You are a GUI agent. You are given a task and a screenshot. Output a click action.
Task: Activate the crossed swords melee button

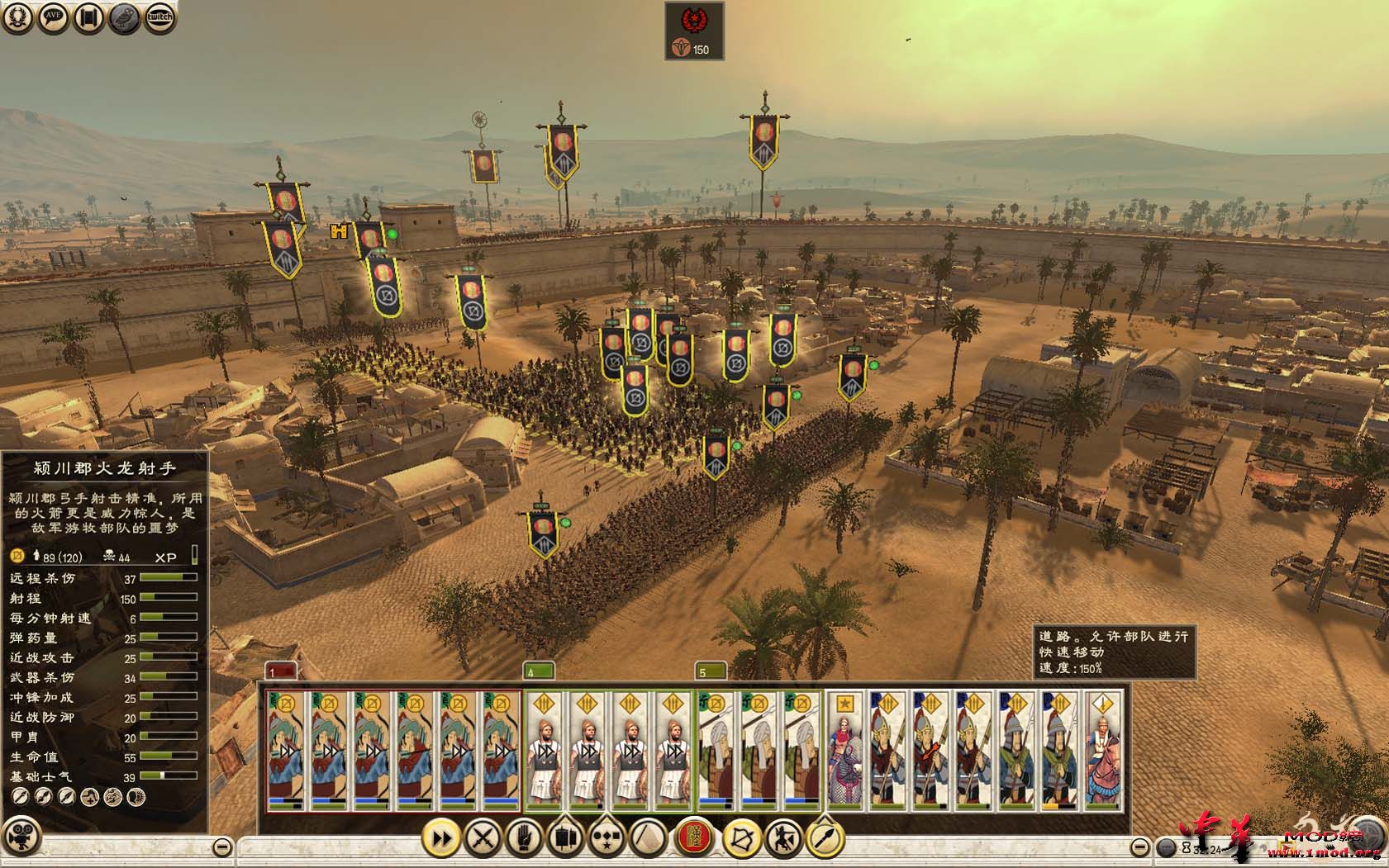pos(483,838)
